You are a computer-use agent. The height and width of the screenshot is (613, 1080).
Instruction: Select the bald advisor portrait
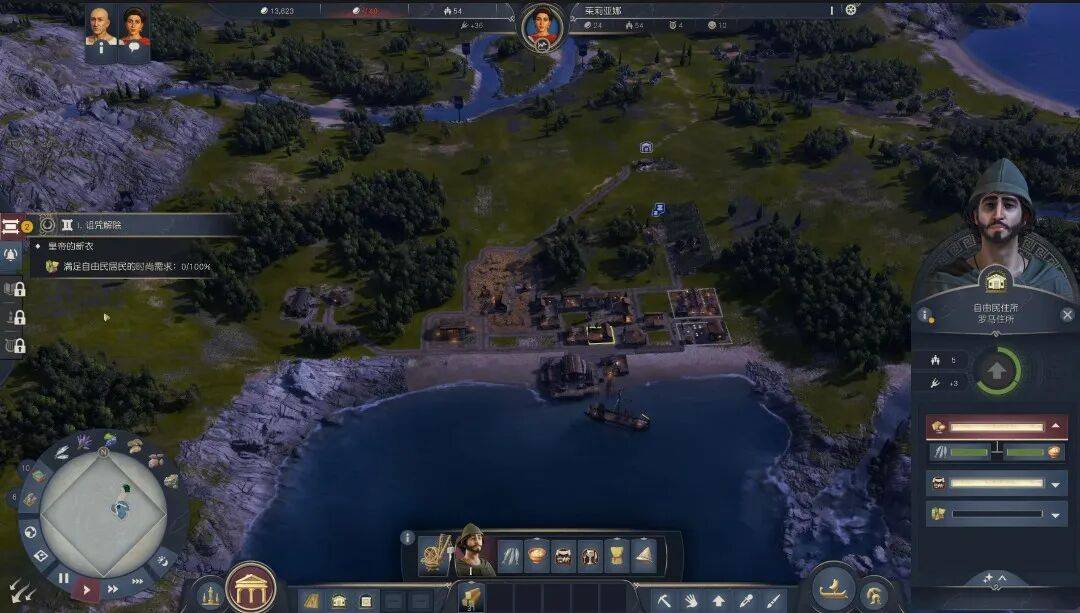tap(100, 27)
